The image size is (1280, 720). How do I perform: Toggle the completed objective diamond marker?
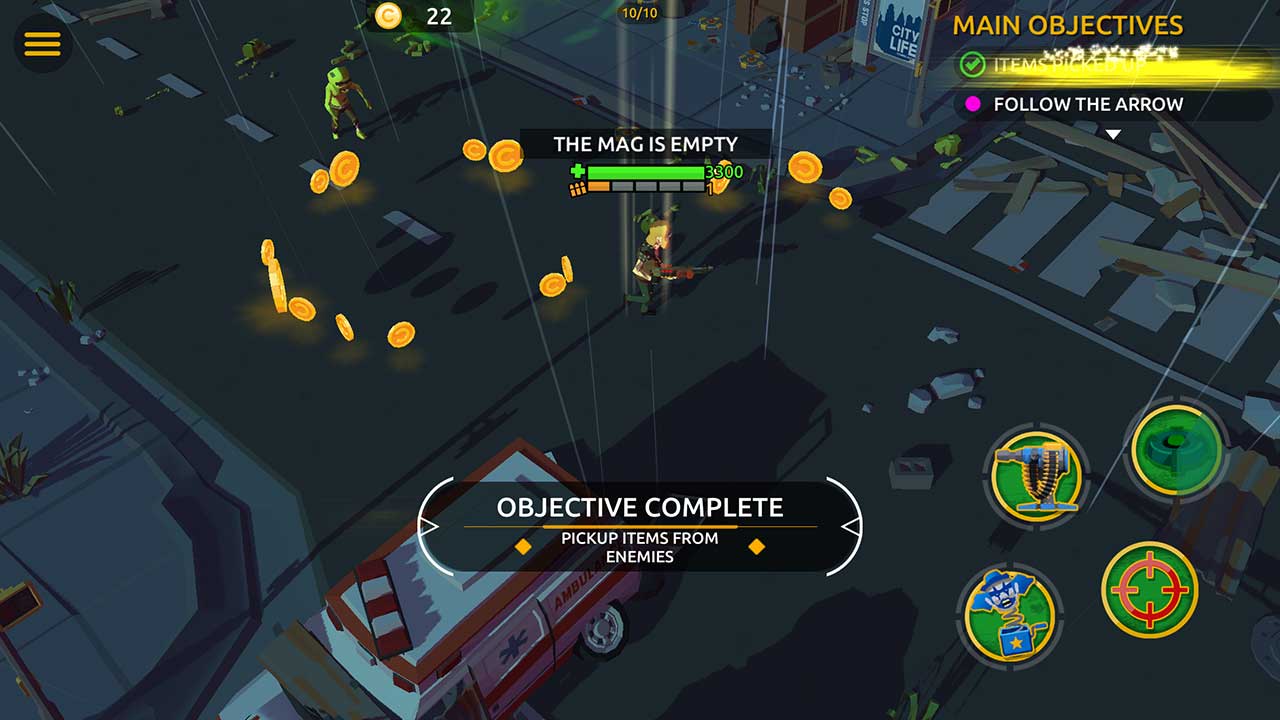point(524,547)
